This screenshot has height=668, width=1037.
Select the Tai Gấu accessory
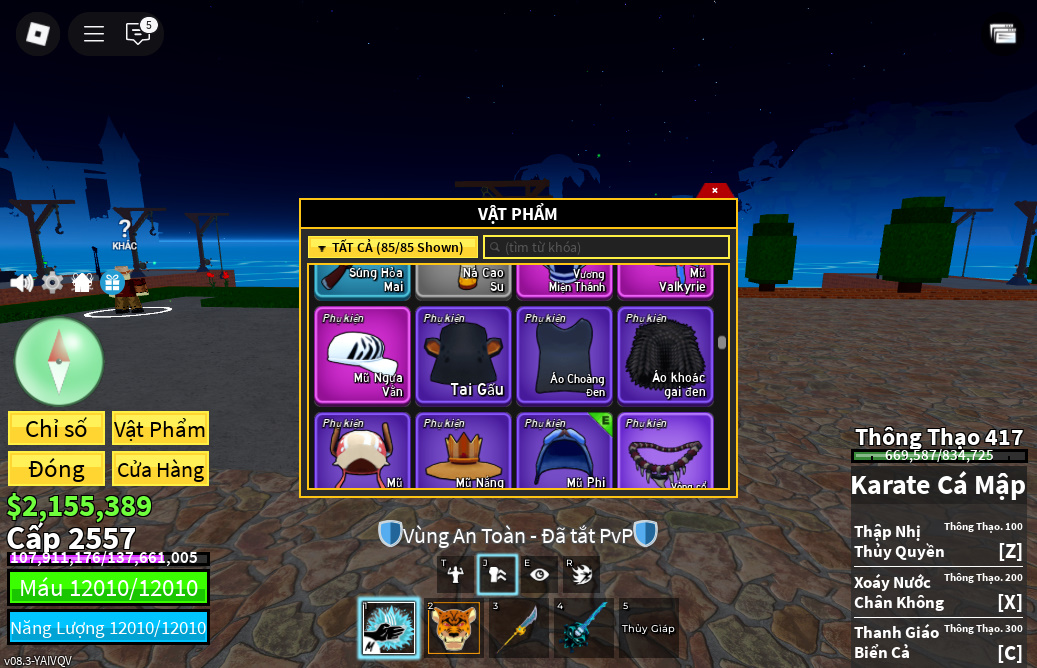pos(464,355)
